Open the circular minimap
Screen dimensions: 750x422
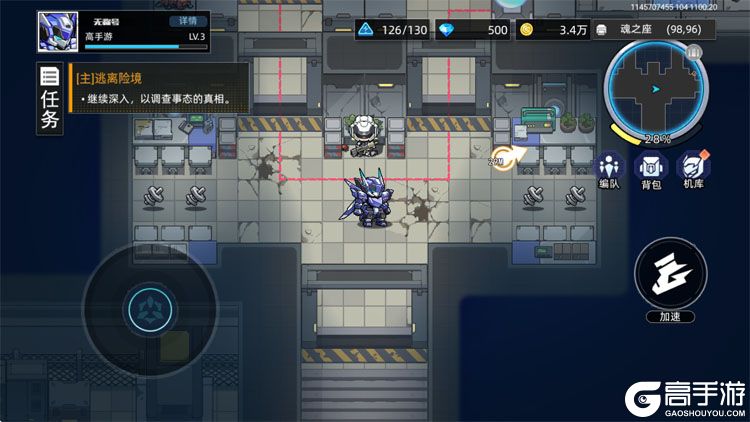coord(655,91)
